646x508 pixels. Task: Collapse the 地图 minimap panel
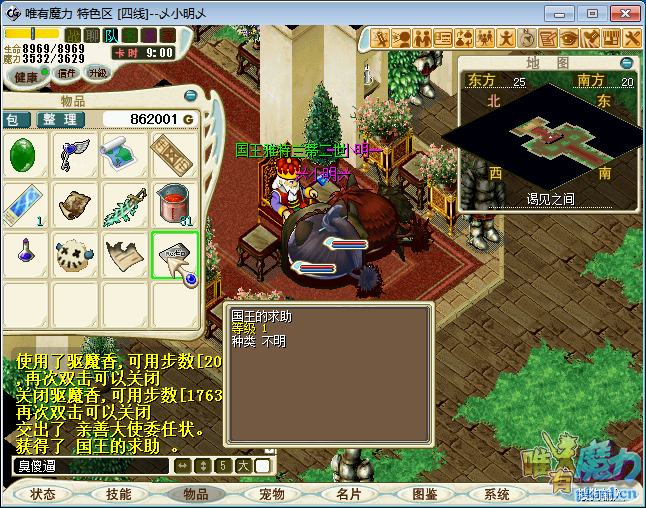[x=628, y=62]
